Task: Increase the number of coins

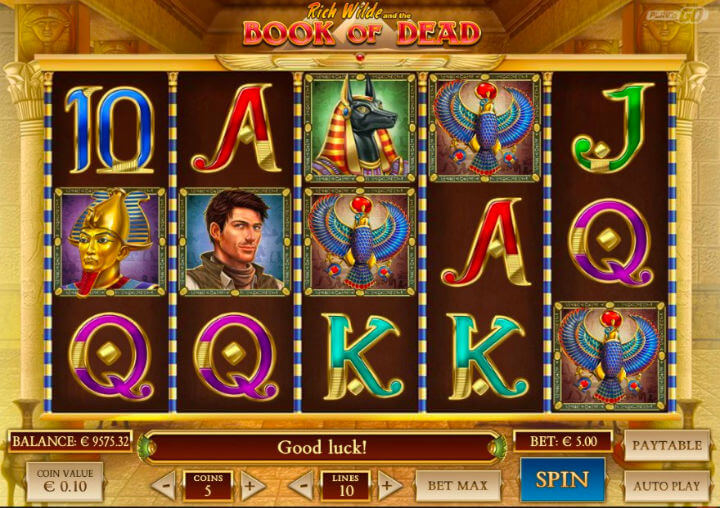Action: click(251, 486)
